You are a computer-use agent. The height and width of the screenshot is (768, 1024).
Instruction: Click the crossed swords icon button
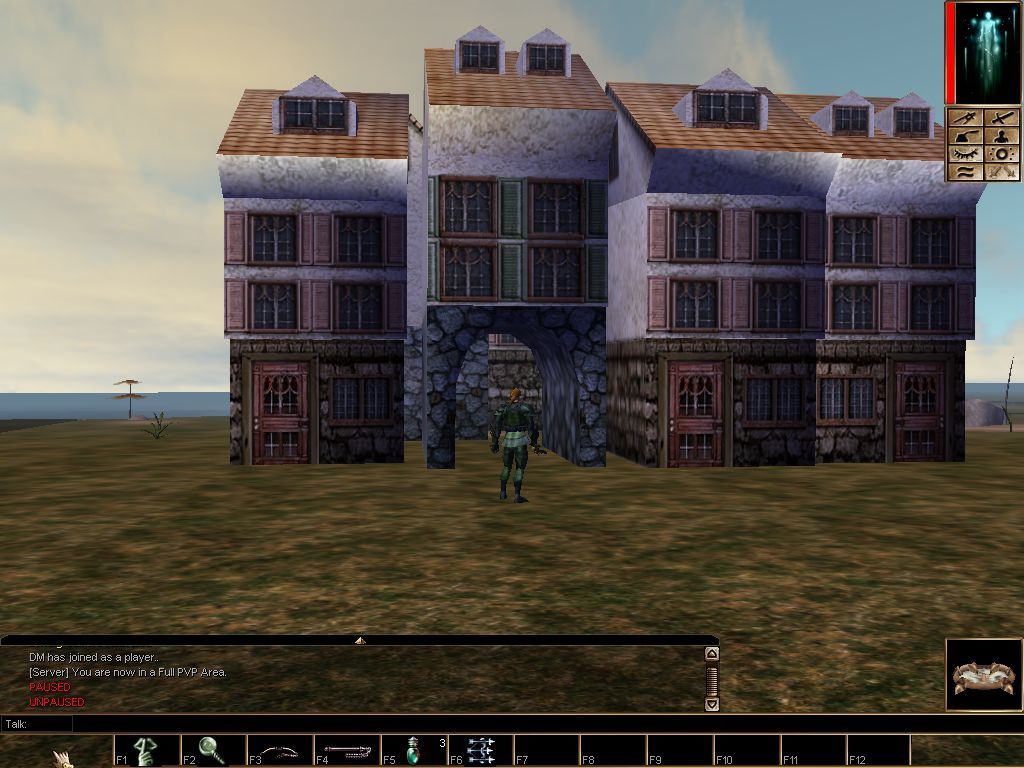point(1001,172)
